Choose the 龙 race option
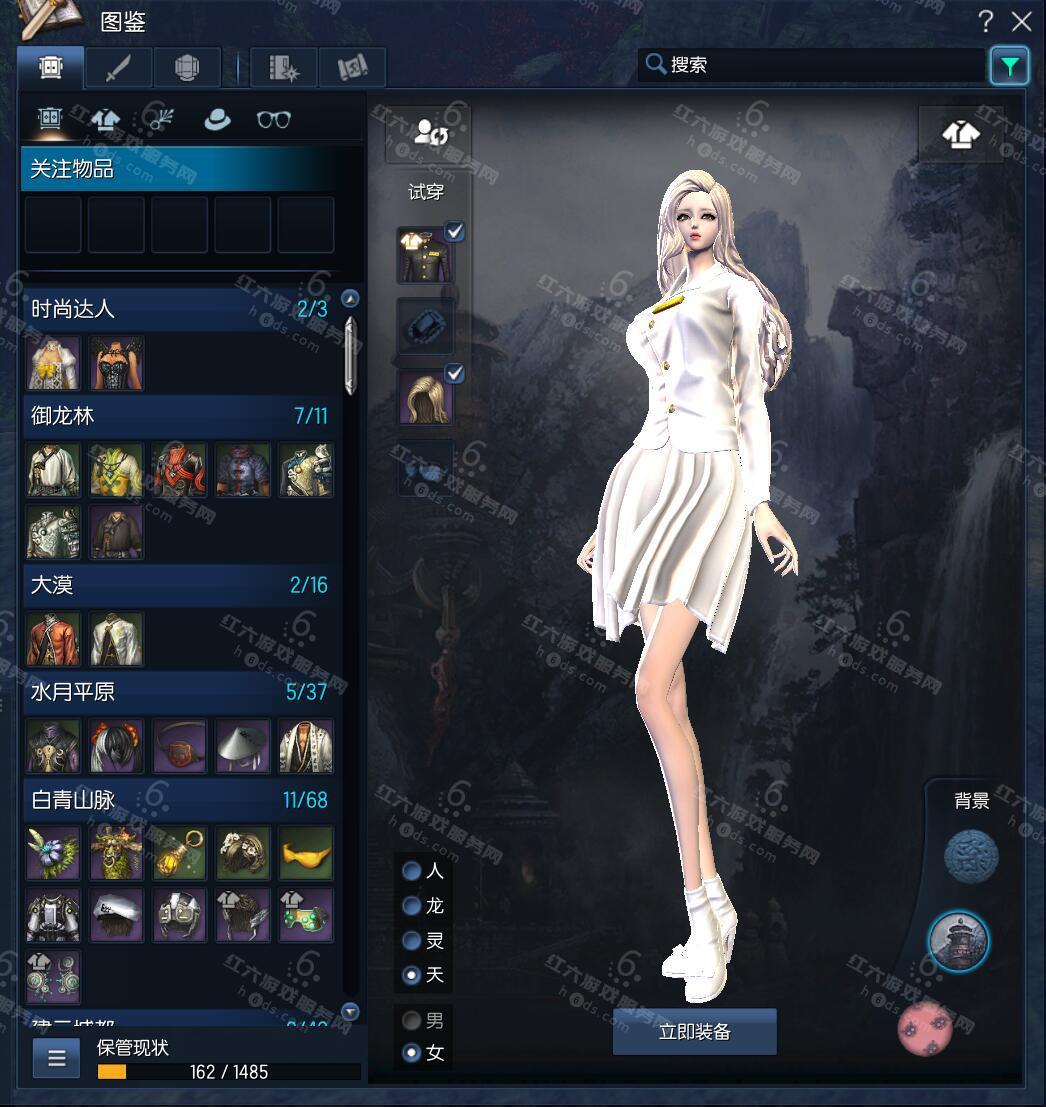Screen dimensions: 1046x1107 click(411, 906)
